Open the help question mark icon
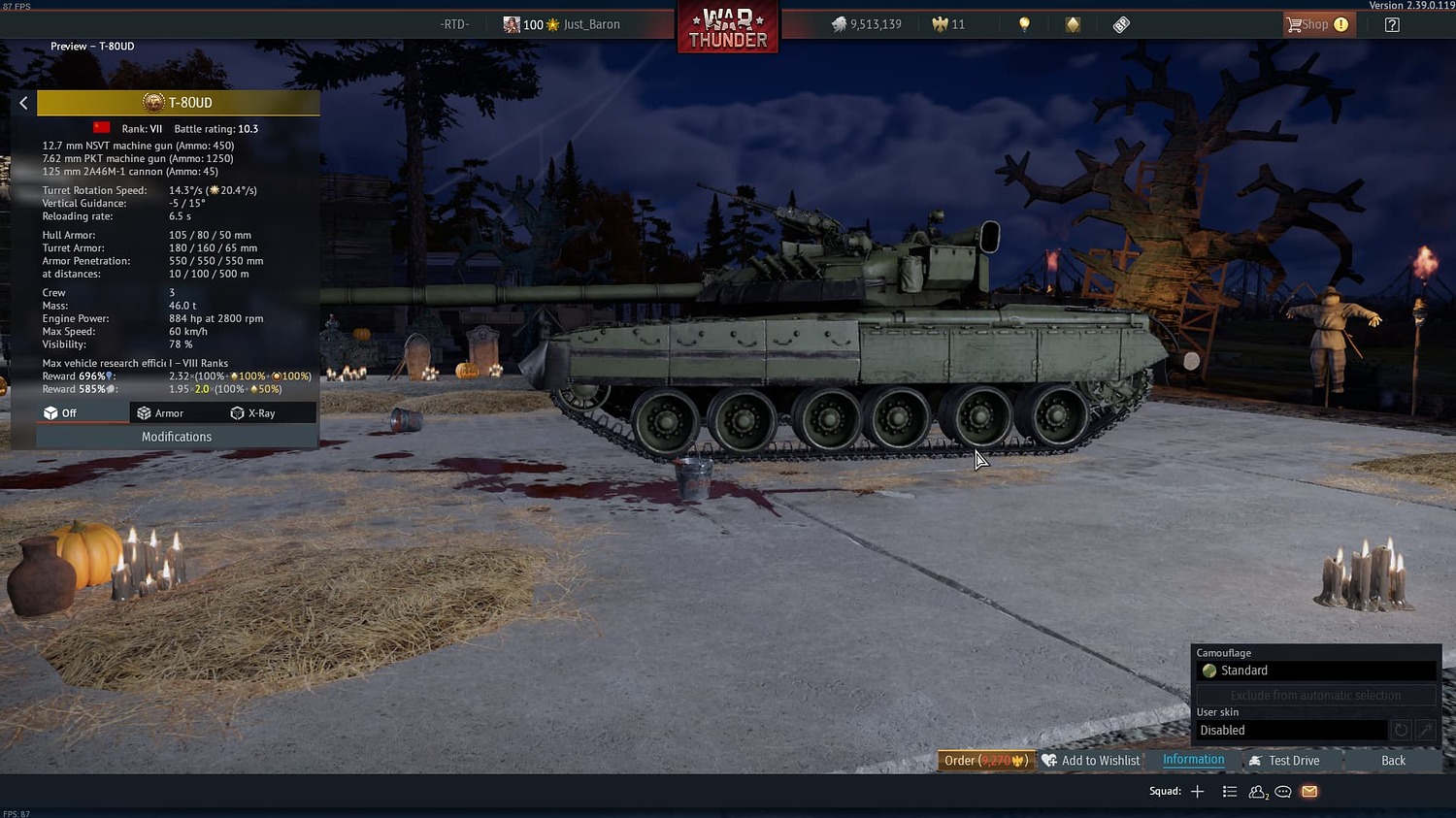This screenshot has width=1456, height=818. [1392, 24]
